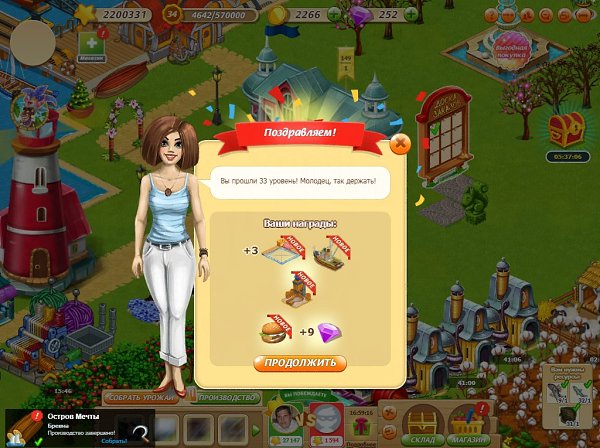Open the round profile avatar
The image size is (600, 448).
[x=32, y=40]
